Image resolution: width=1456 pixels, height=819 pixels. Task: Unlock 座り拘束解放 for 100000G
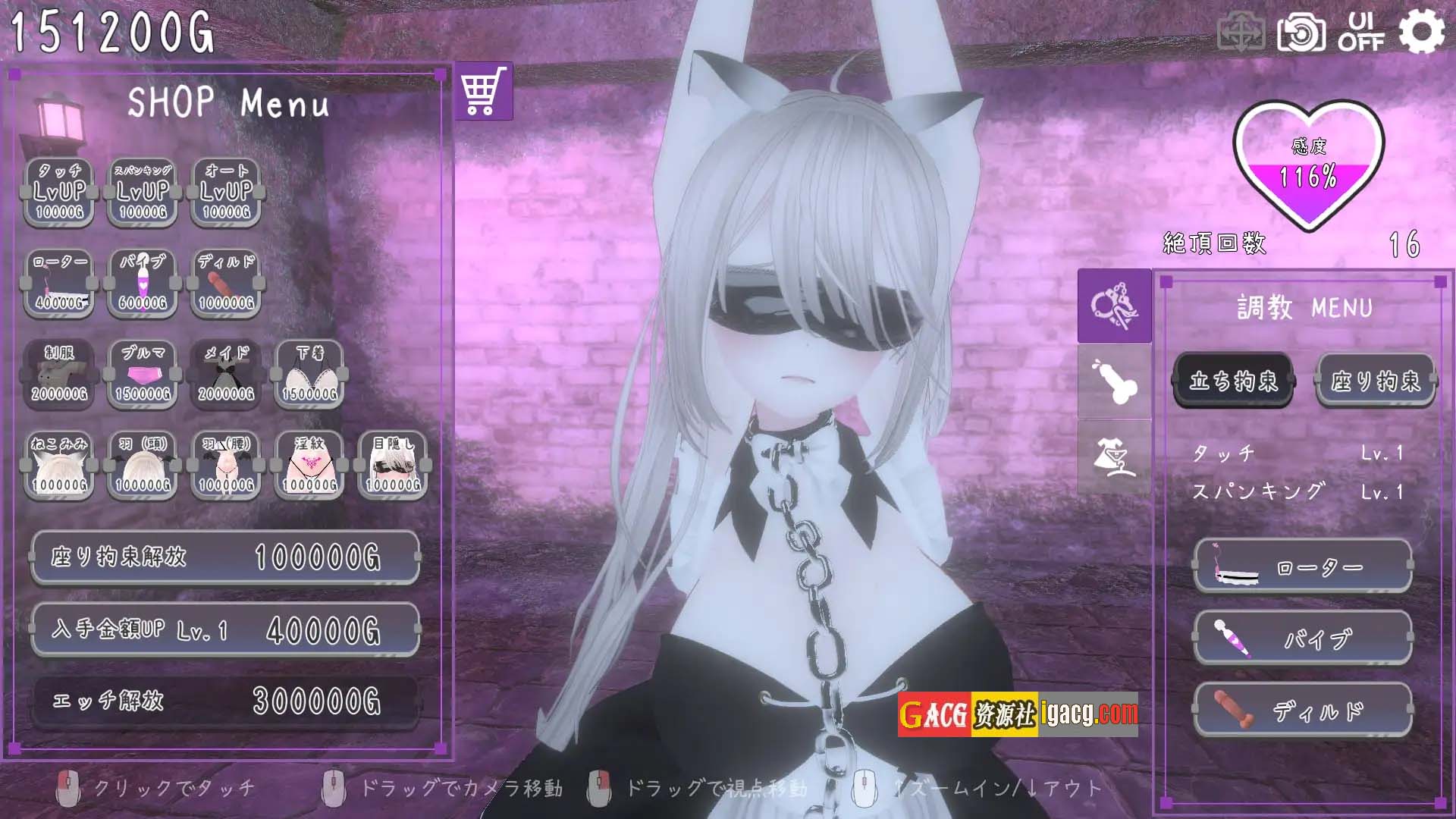point(225,557)
